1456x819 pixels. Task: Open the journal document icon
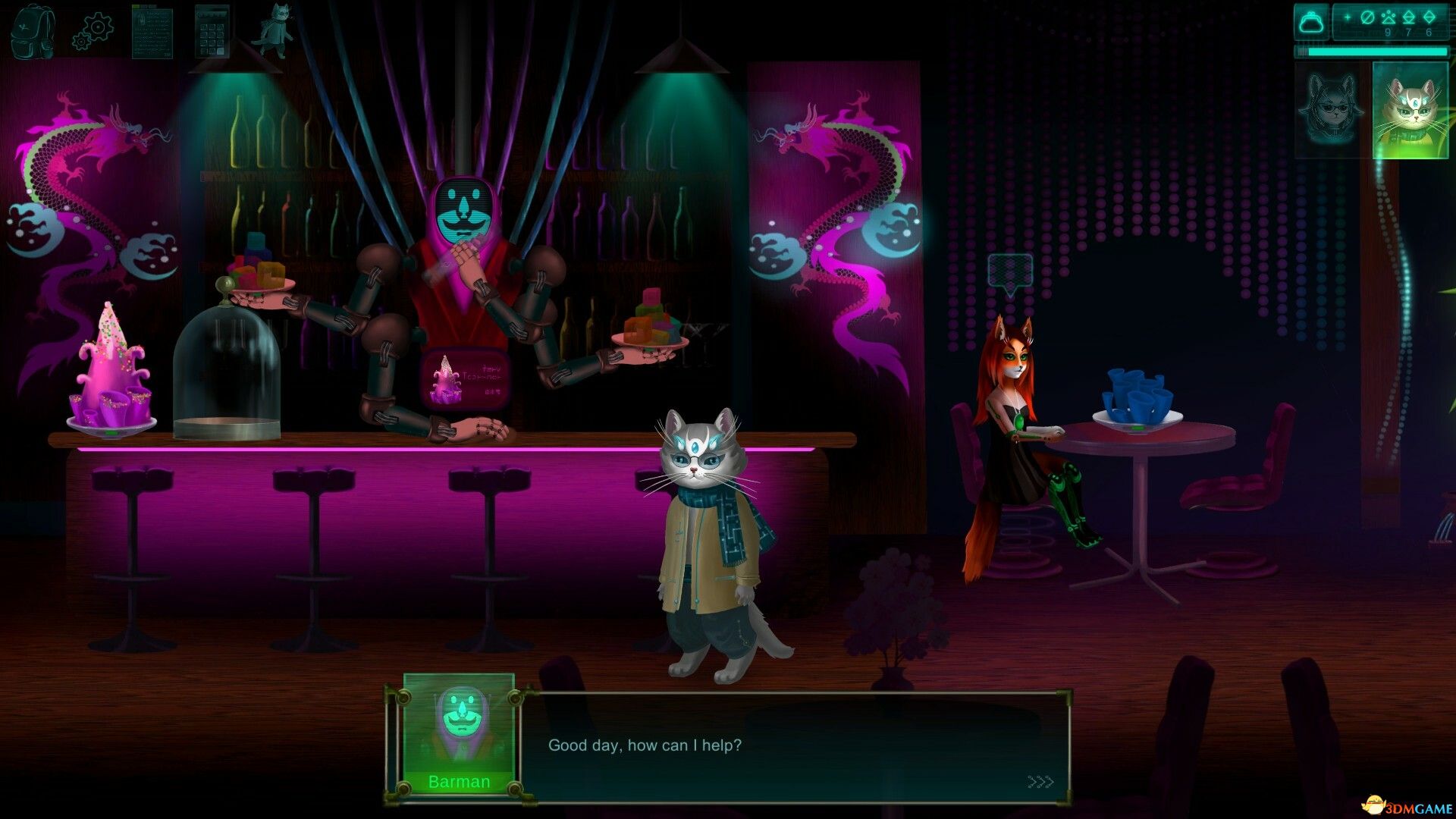pos(152,31)
